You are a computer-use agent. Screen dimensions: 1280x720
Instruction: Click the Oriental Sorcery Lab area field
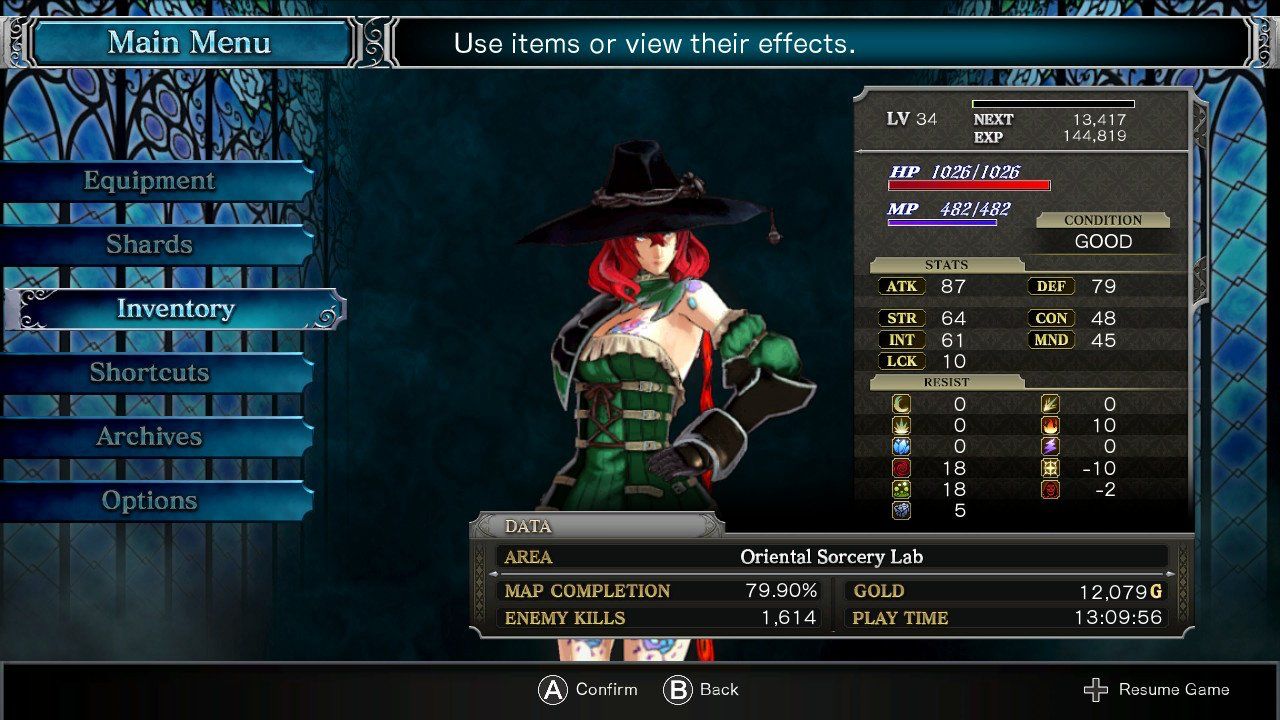pos(830,558)
